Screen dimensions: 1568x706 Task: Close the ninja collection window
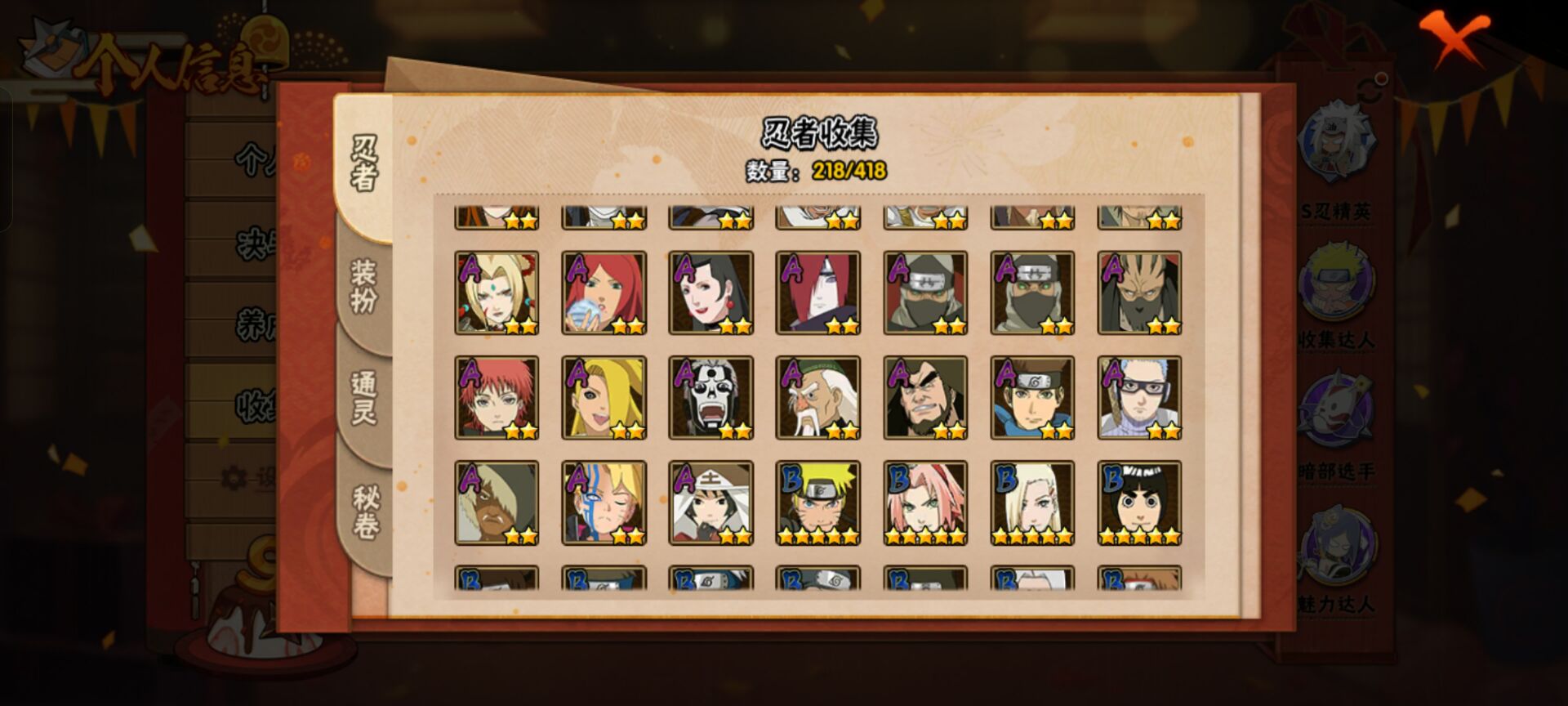point(1454,38)
